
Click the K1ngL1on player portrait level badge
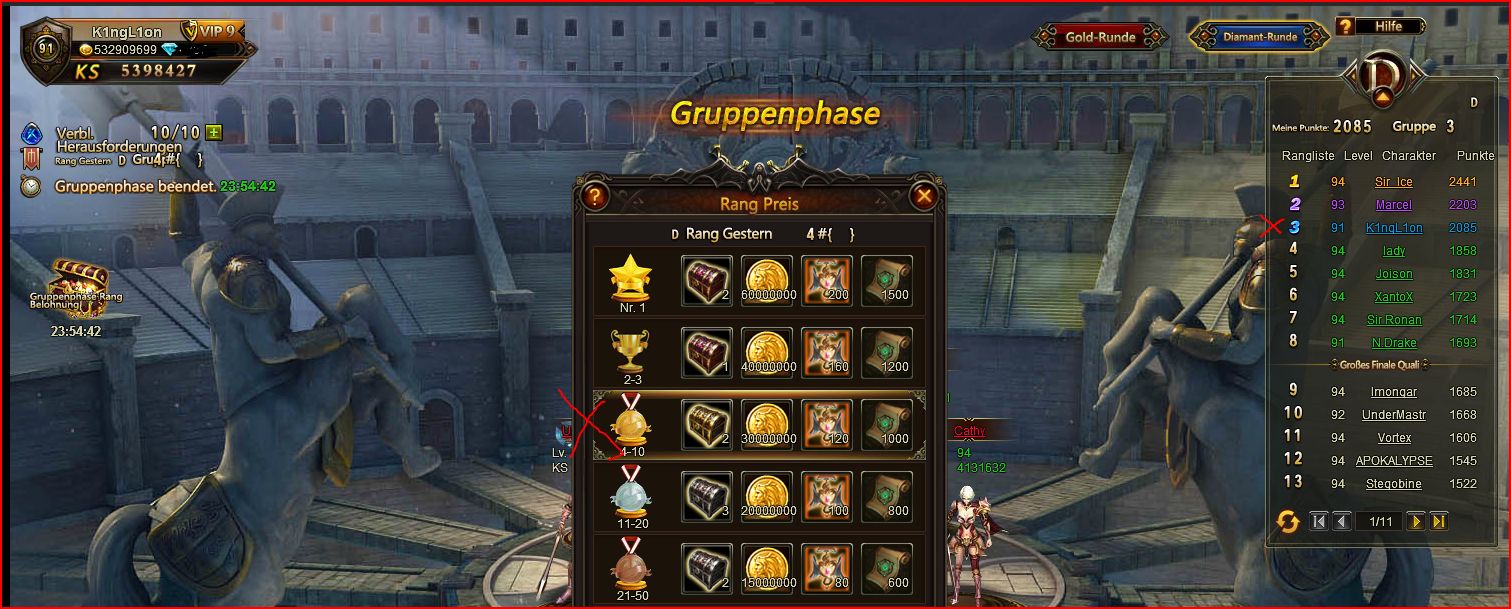point(46,49)
